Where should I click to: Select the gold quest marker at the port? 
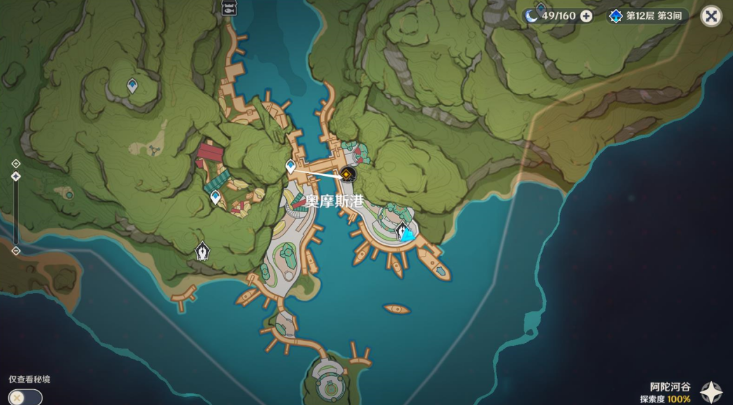(x=348, y=175)
